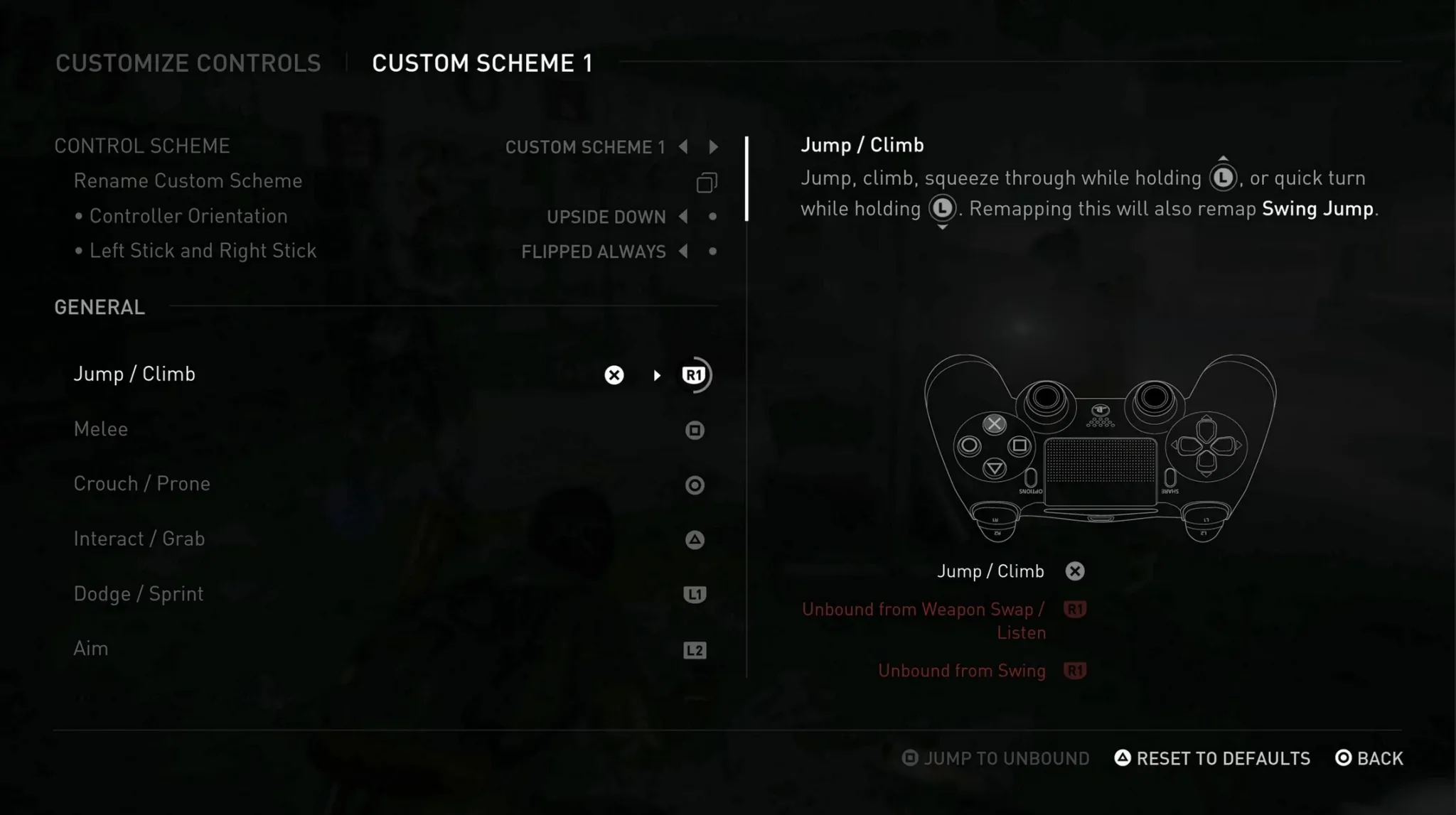Switch to the Customize Controls tab
This screenshot has height=815, width=1456.
tap(188, 63)
